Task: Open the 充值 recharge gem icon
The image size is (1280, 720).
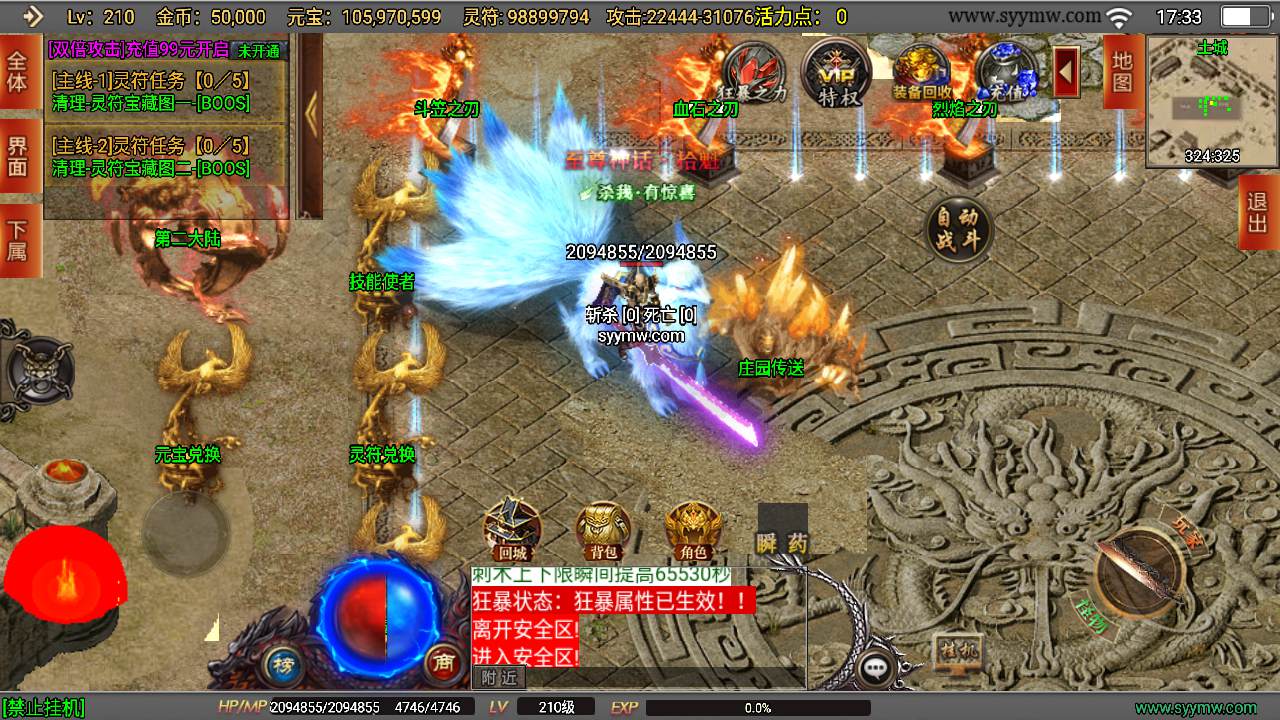Action: [x=1005, y=72]
